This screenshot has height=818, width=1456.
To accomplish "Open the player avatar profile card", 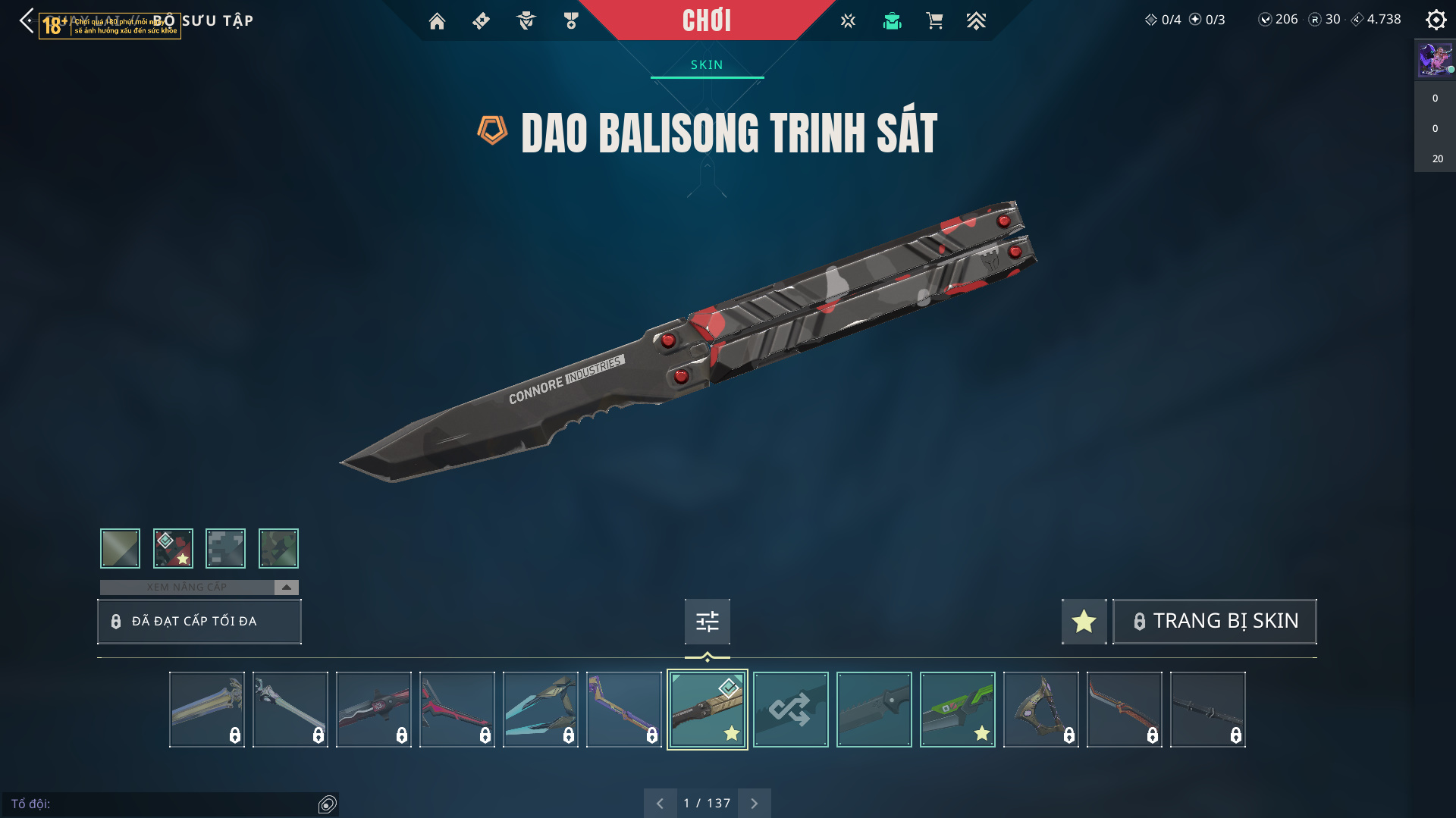I will point(1435,59).
